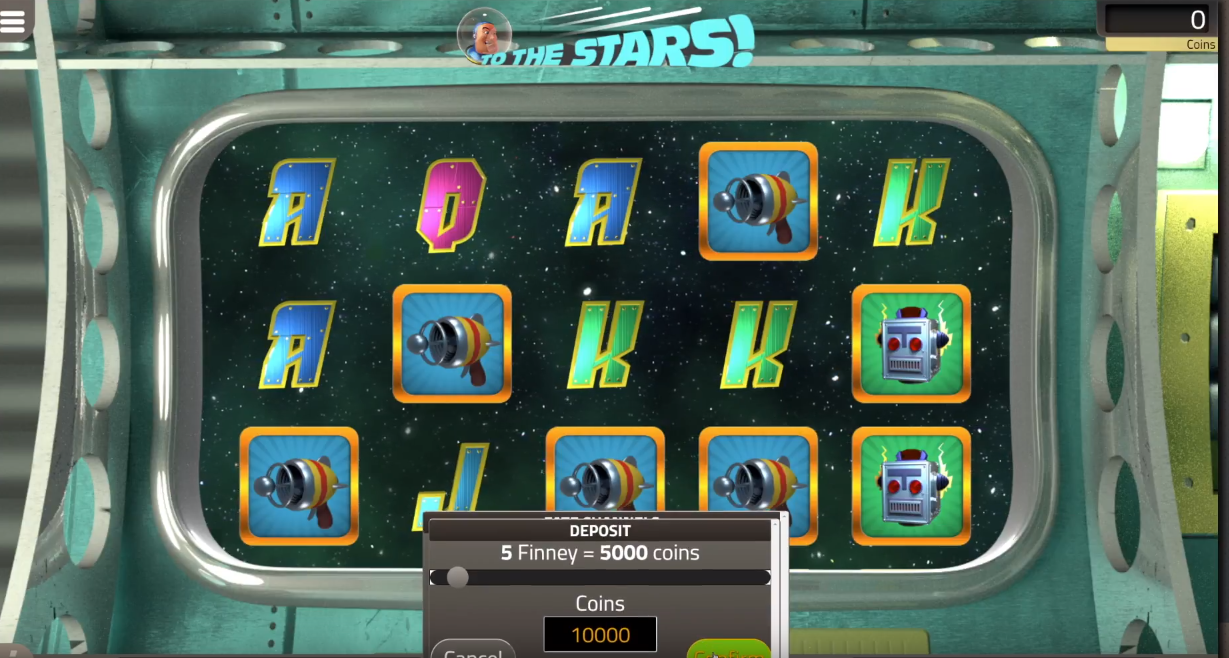Click the deposit amount slider handle
This screenshot has width=1229, height=658.
click(458, 577)
